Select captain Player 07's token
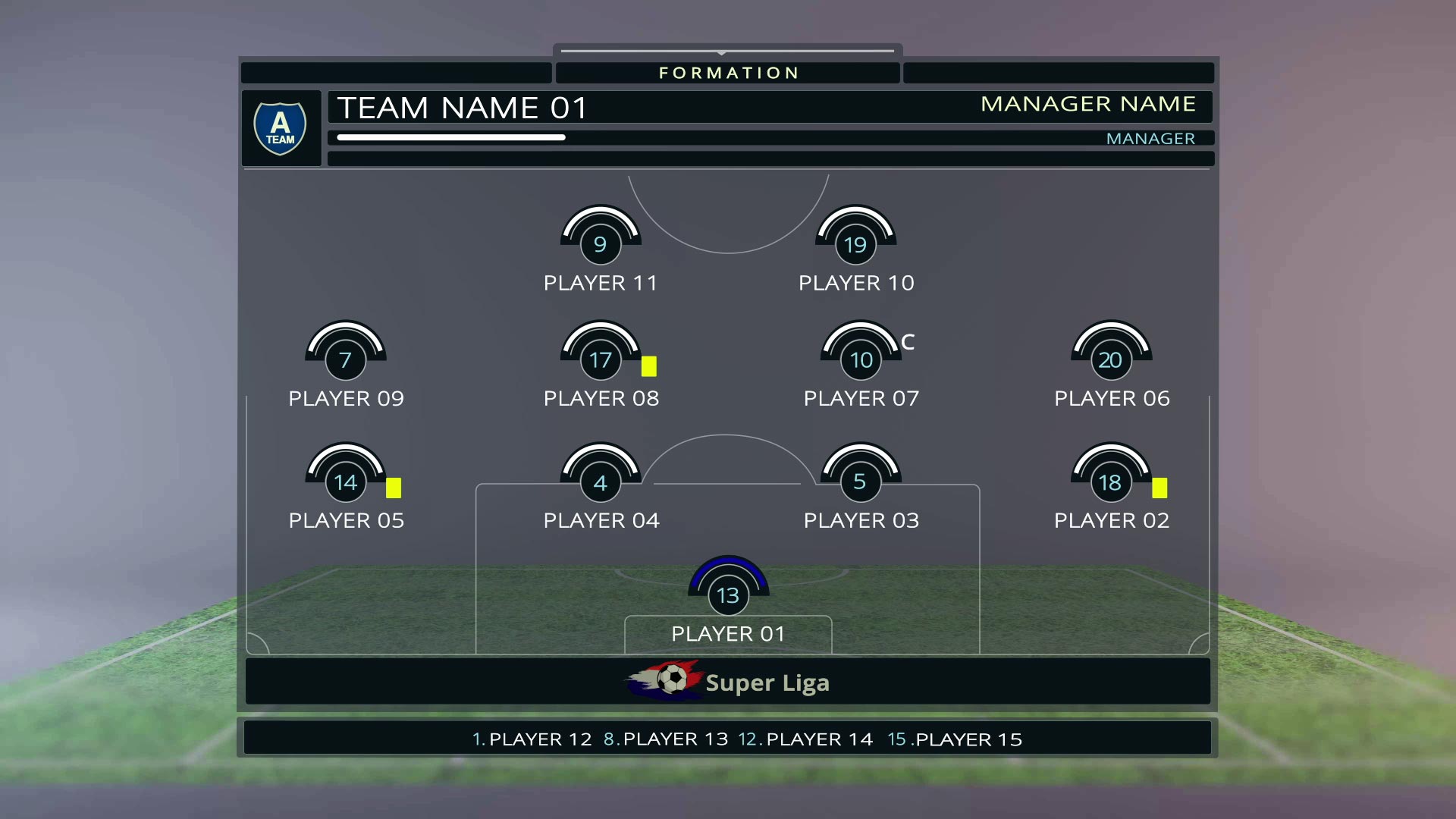This screenshot has width=1456, height=819. [861, 359]
